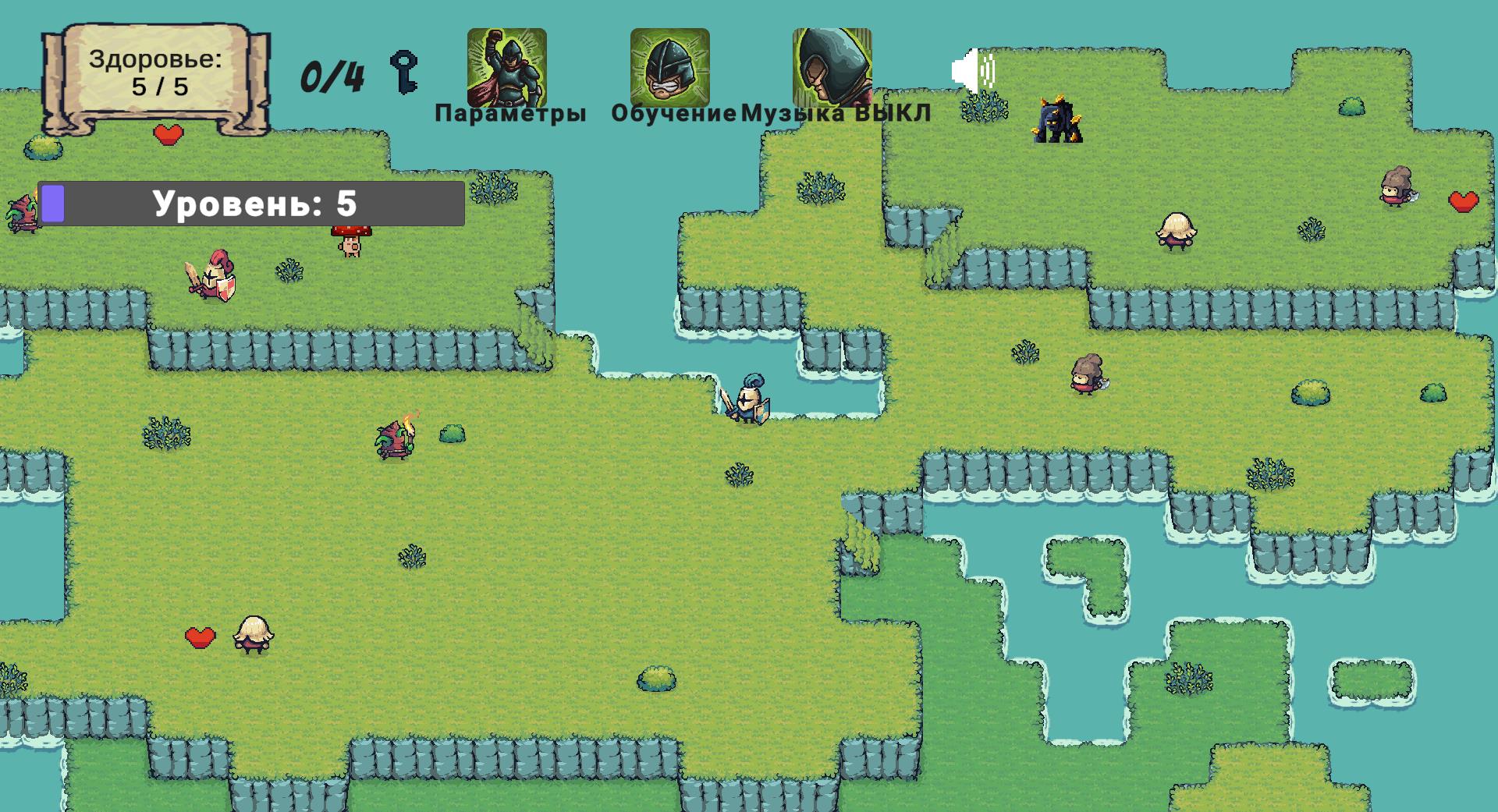Click the purple experience progress indicator
Image resolution: width=1498 pixels, height=812 pixels.
tap(51, 202)
